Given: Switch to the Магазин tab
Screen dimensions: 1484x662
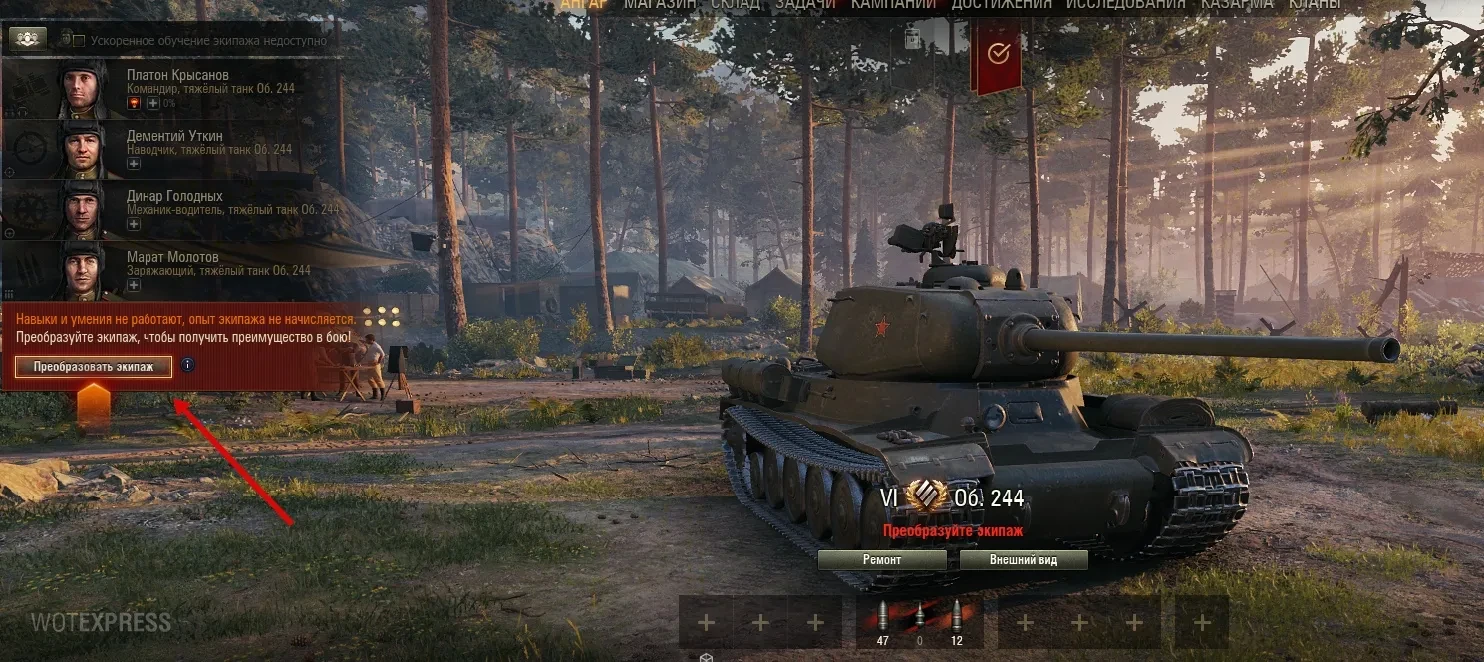Looking at the screenshot, I should pos(662,5).
